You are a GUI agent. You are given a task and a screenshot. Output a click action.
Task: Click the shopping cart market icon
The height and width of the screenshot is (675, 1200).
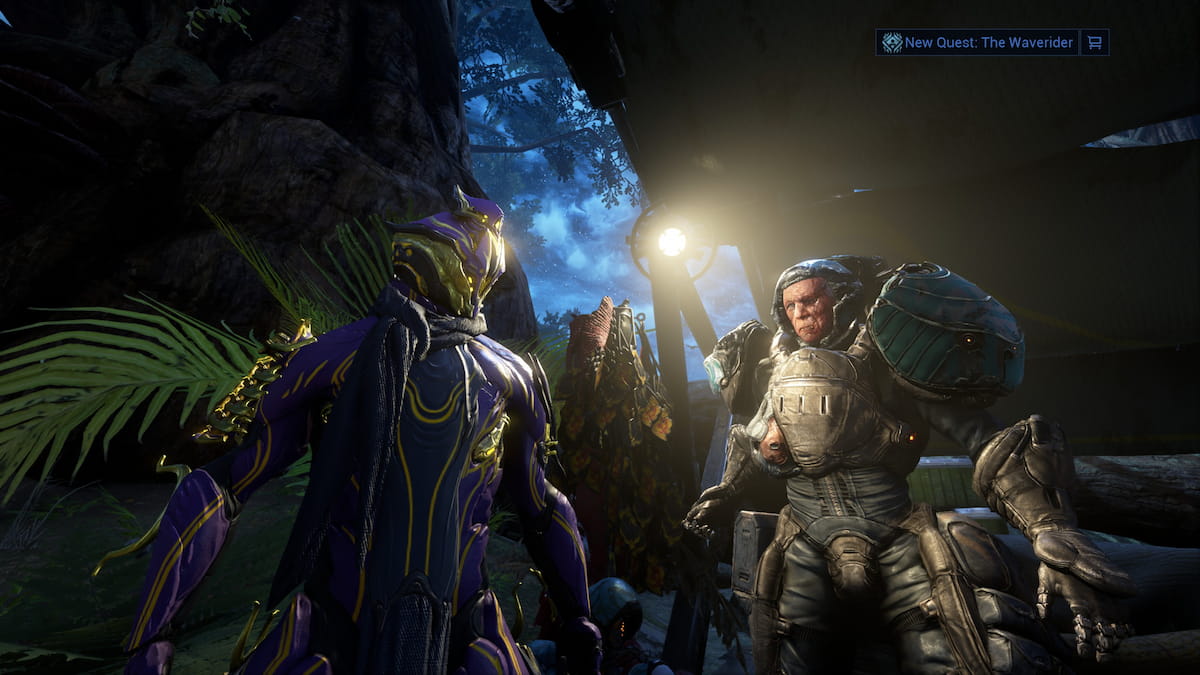click(x=1095, y=42)
